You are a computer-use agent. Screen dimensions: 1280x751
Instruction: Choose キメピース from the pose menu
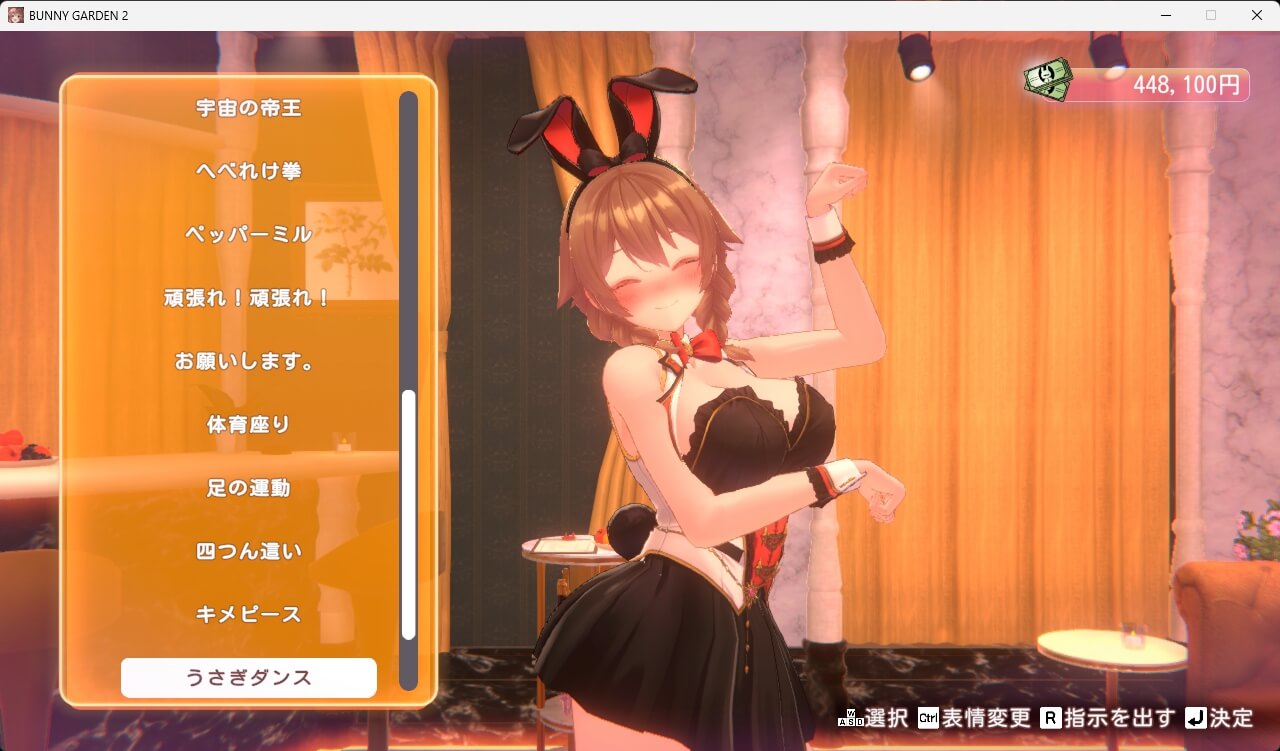[248, 614]
